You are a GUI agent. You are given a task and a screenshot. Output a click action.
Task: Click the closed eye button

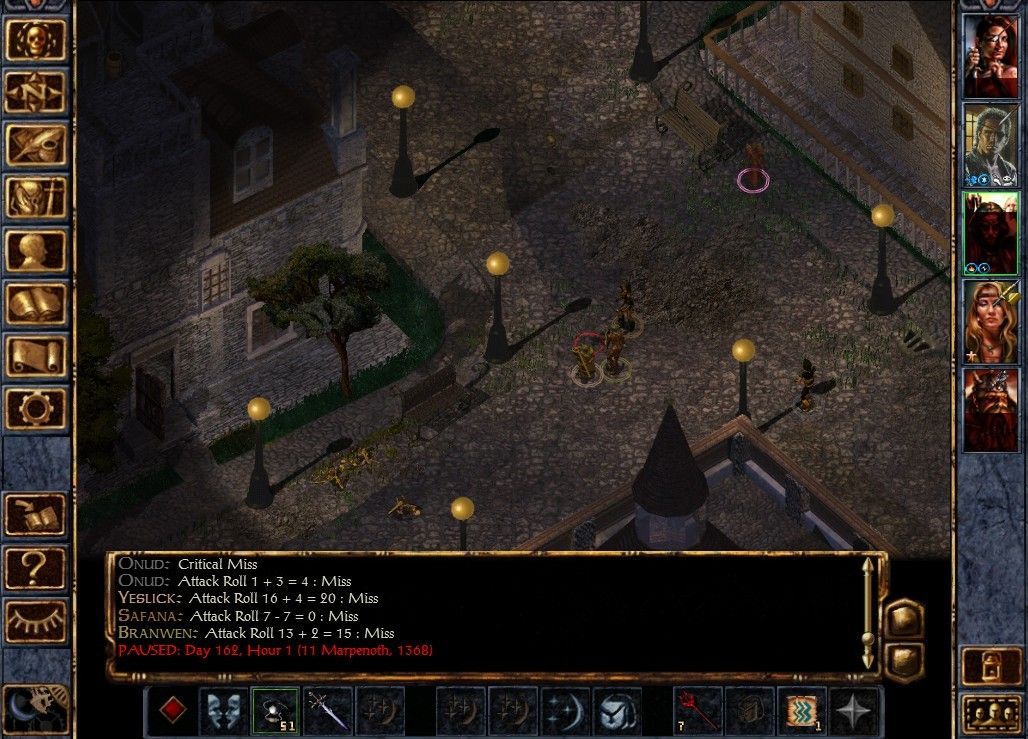click(x=36, y=620)
